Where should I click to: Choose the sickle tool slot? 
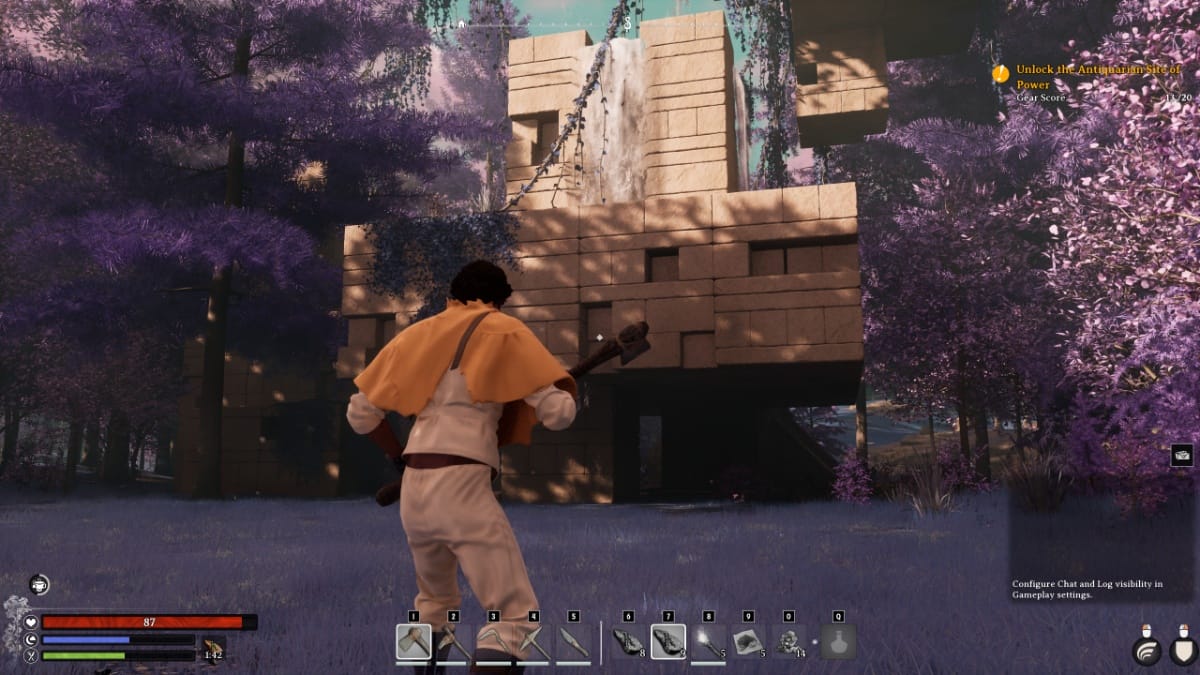tap(493, 642)
